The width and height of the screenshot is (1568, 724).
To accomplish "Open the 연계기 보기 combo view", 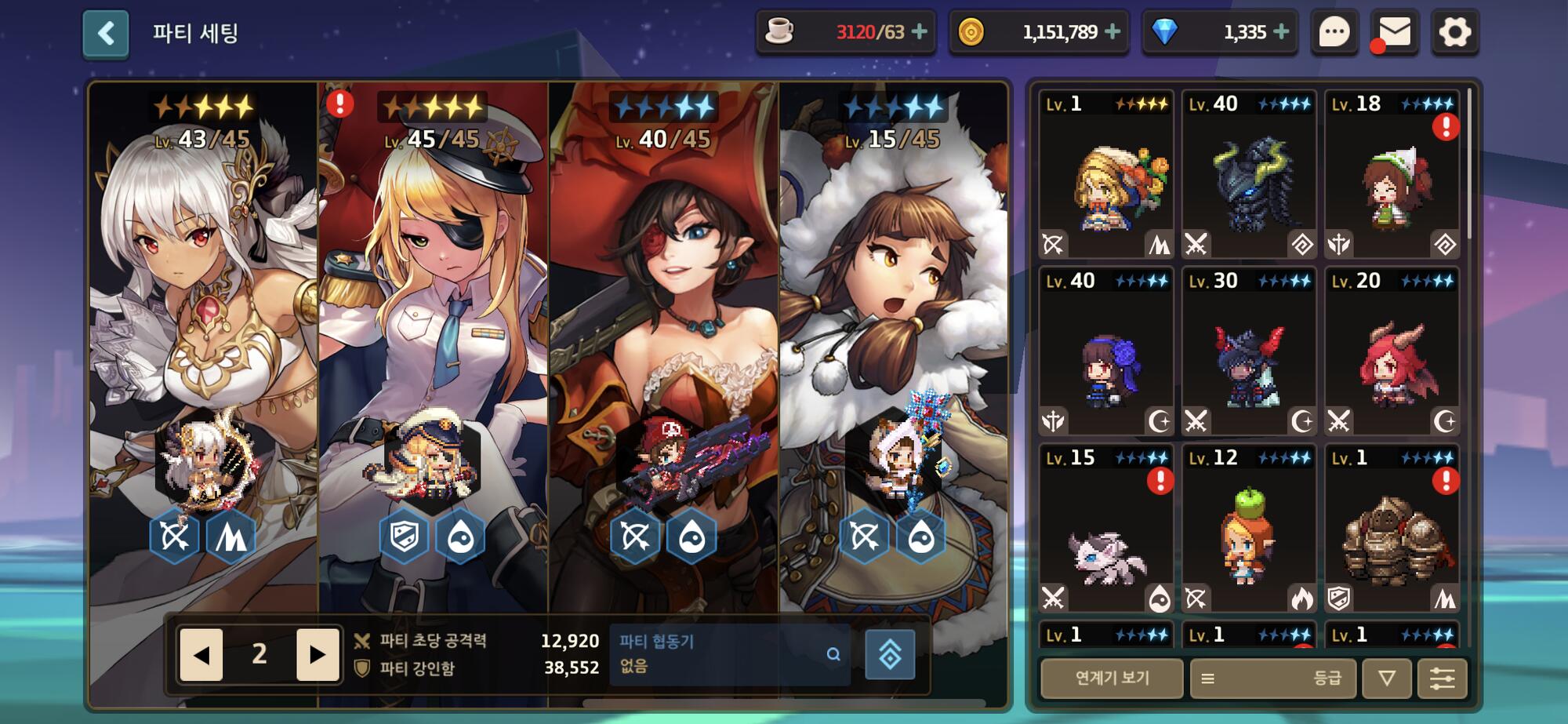I will point(1112,678).
